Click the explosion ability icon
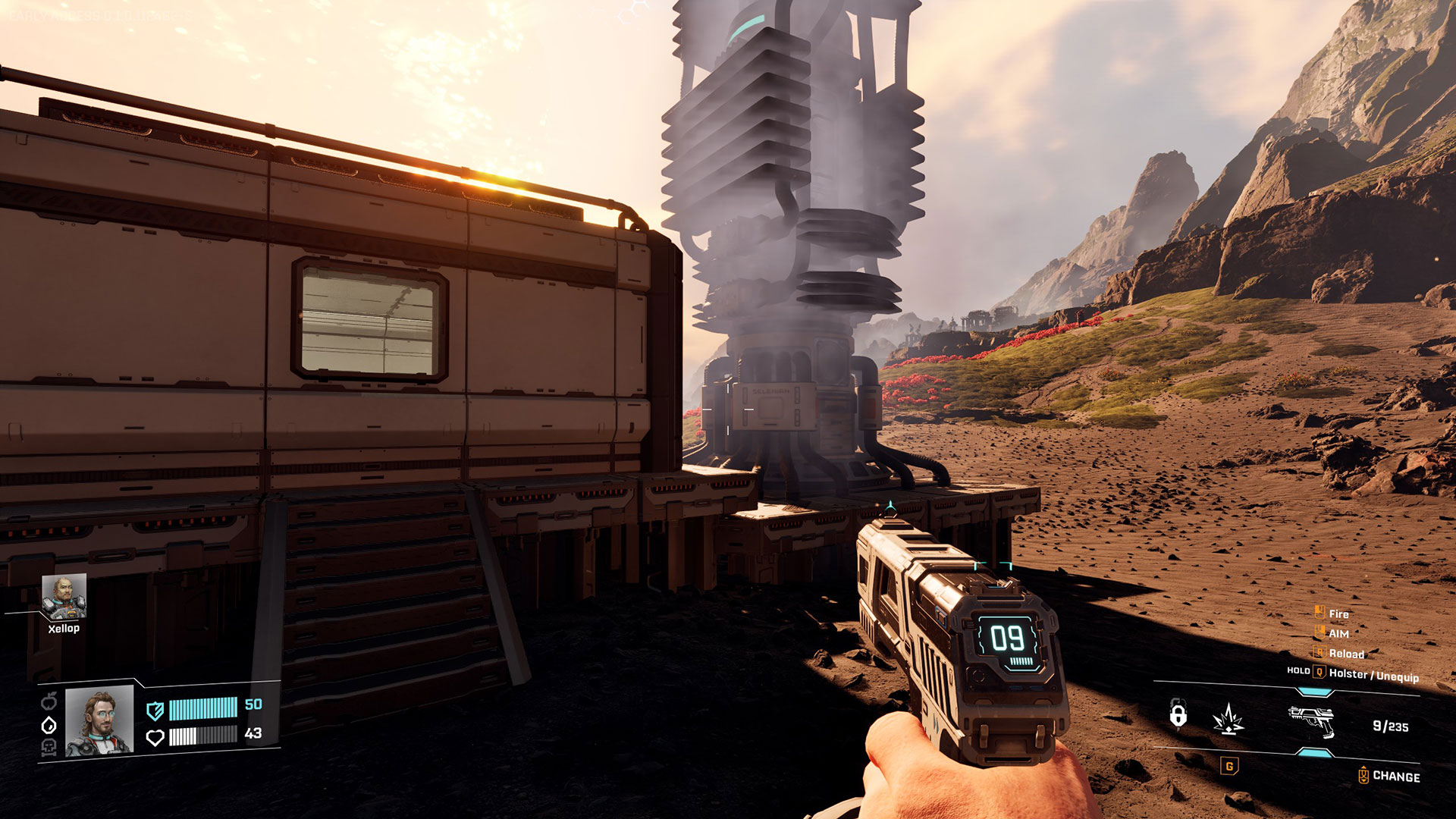1456x819 pixels. coord(1228,719)
